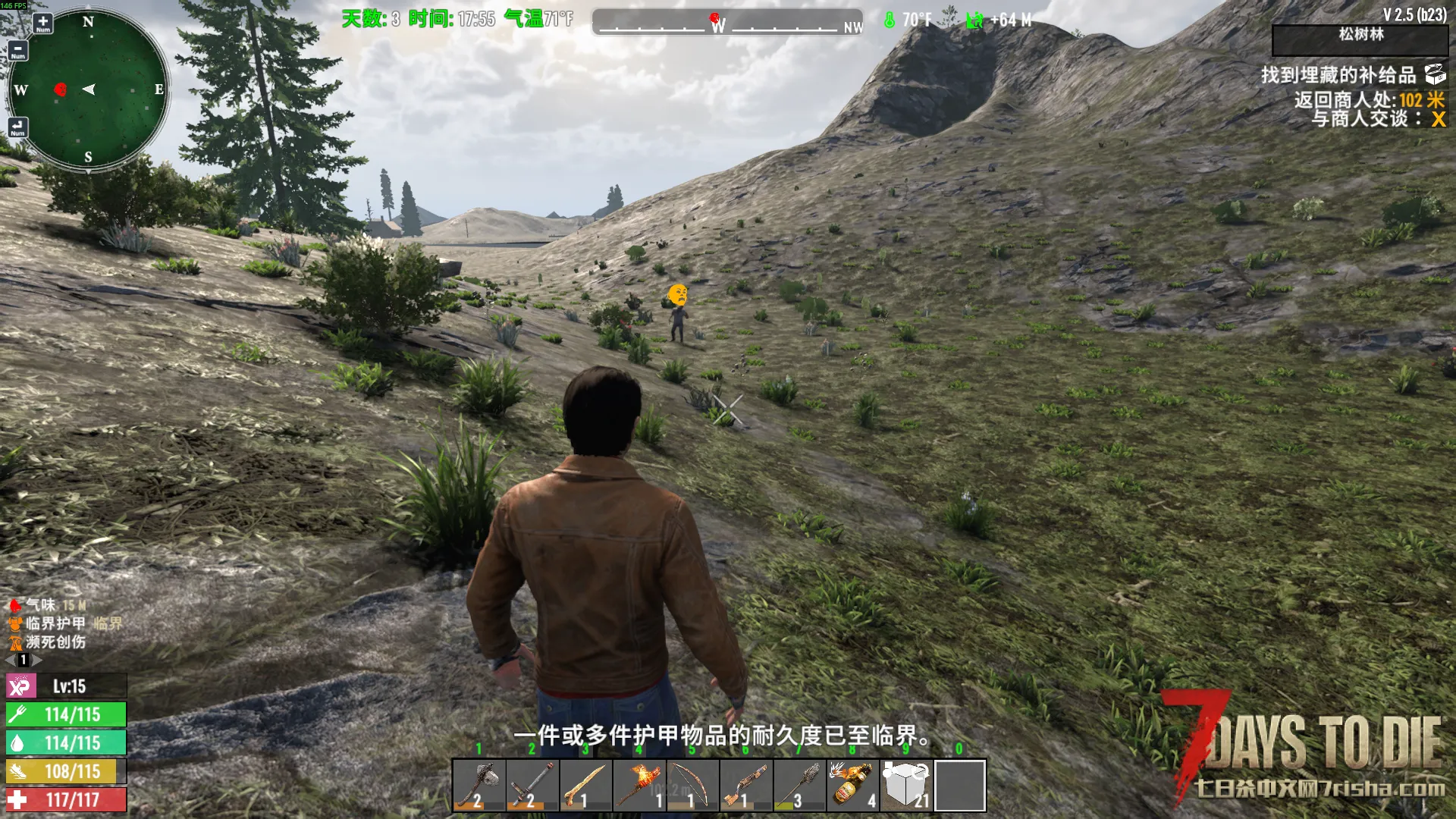Screen dimensions: 1456x819
Task: Choose the pipe pistol hotbar slot
Action: point(745,786)
